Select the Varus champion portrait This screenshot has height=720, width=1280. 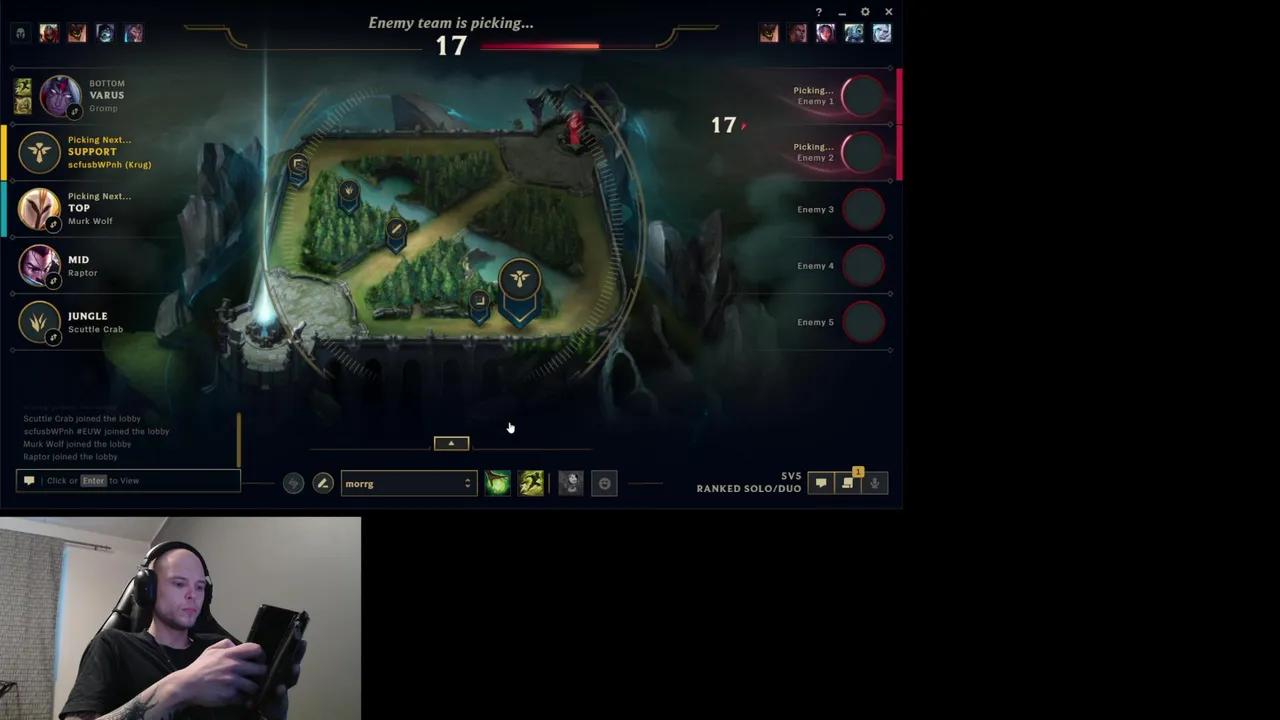pyautogui.click(x=59, y=94)
